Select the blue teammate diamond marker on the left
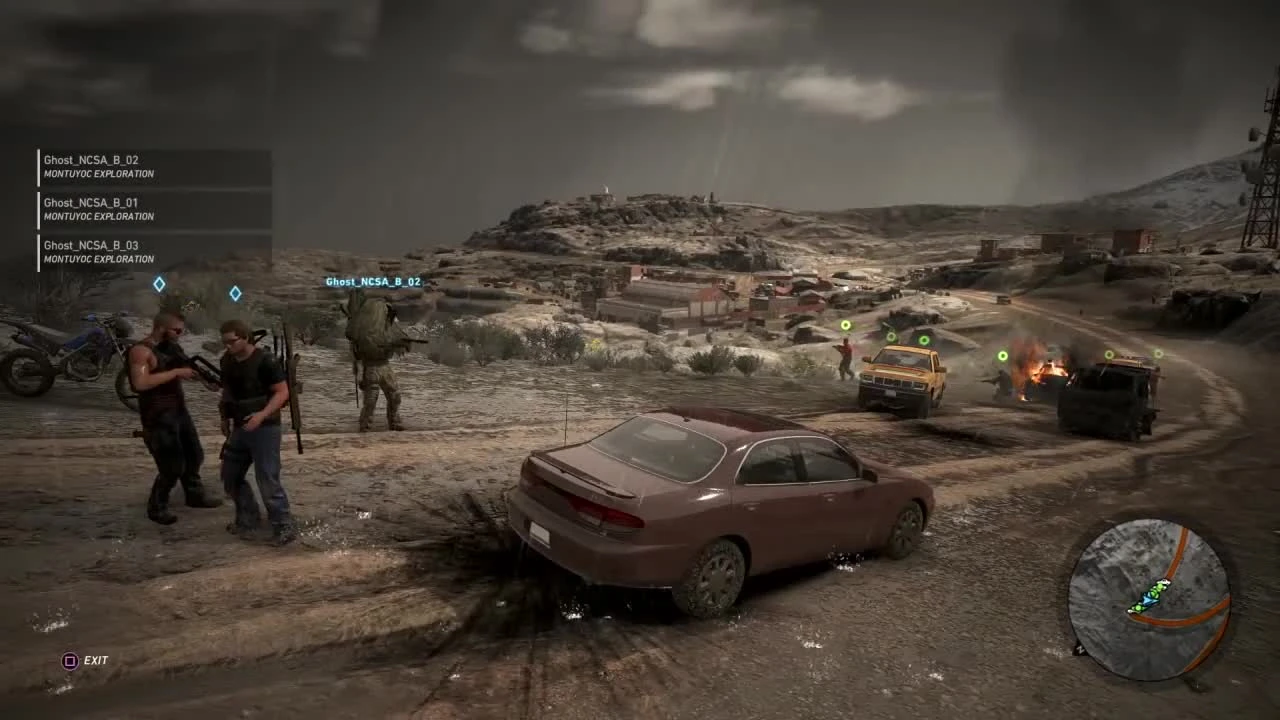Image resolution: width=1280 pixels, height=720 pixels. point(159,284)
